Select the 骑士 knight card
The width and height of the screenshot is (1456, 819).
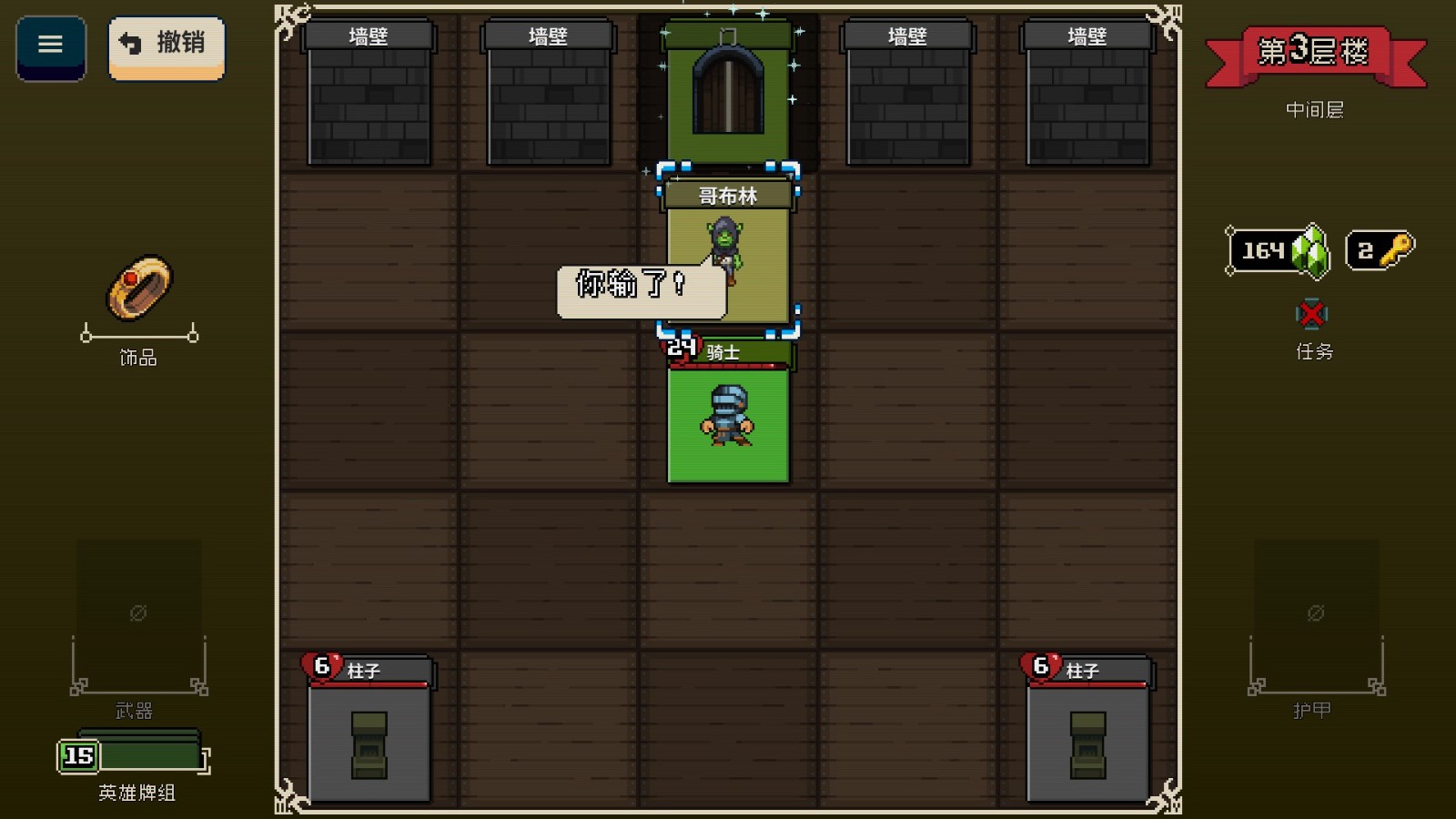pos(728,414)
